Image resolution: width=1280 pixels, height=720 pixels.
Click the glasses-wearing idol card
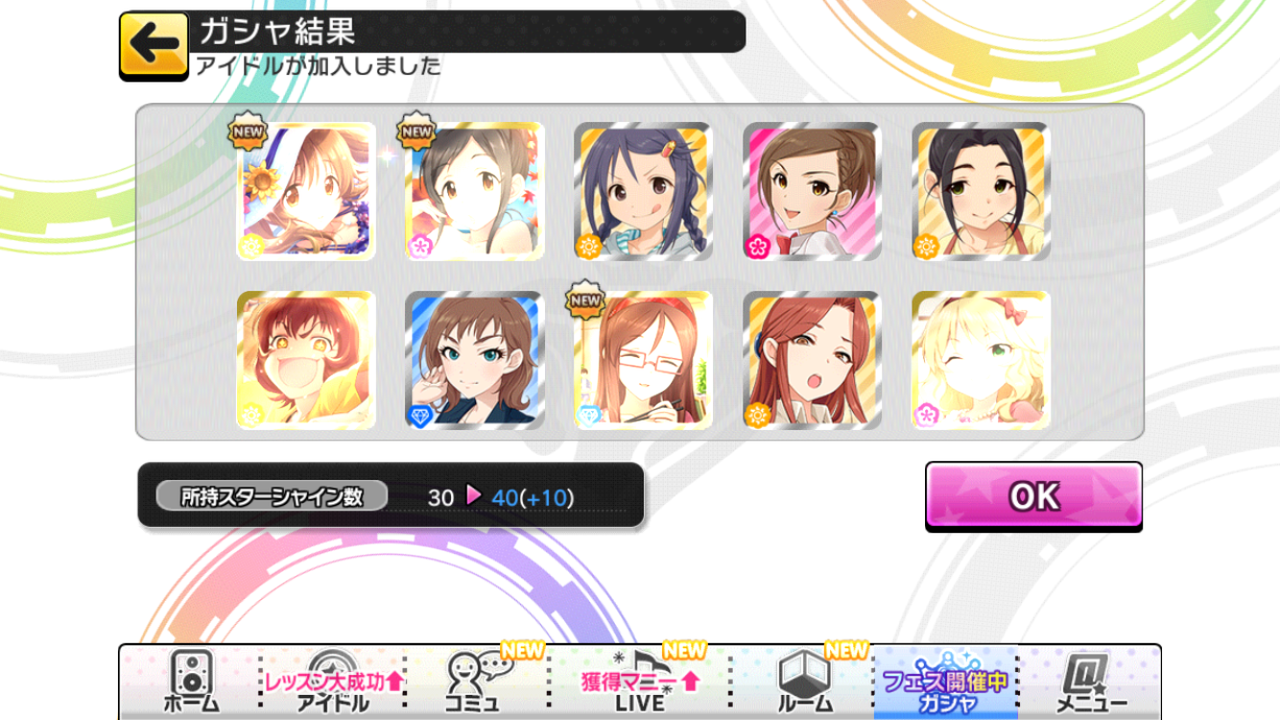pos(642,360)
